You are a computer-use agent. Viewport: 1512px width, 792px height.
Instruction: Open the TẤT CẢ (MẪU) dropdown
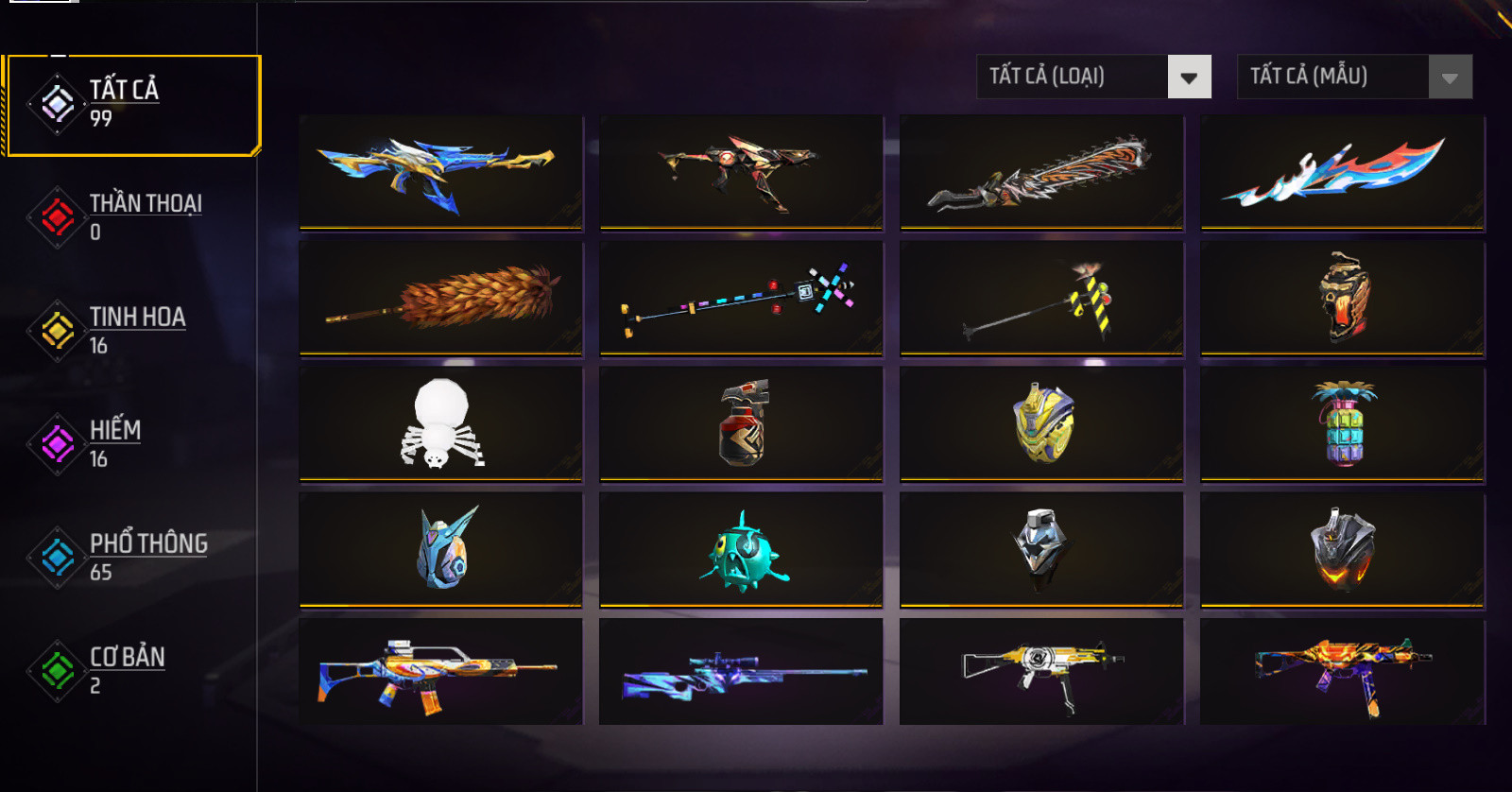1354,77
